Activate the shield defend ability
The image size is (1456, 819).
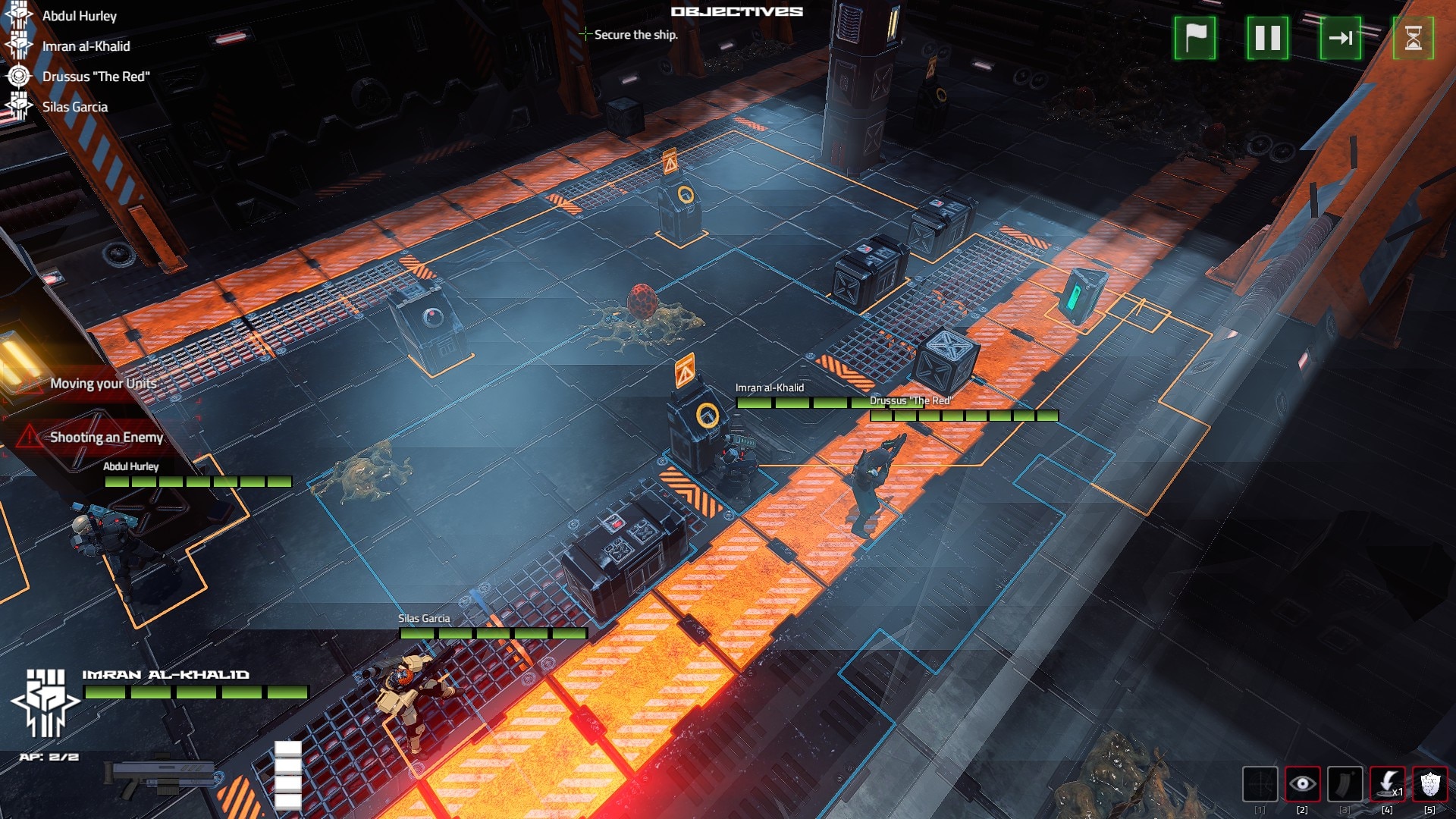tap(1429, 784)
